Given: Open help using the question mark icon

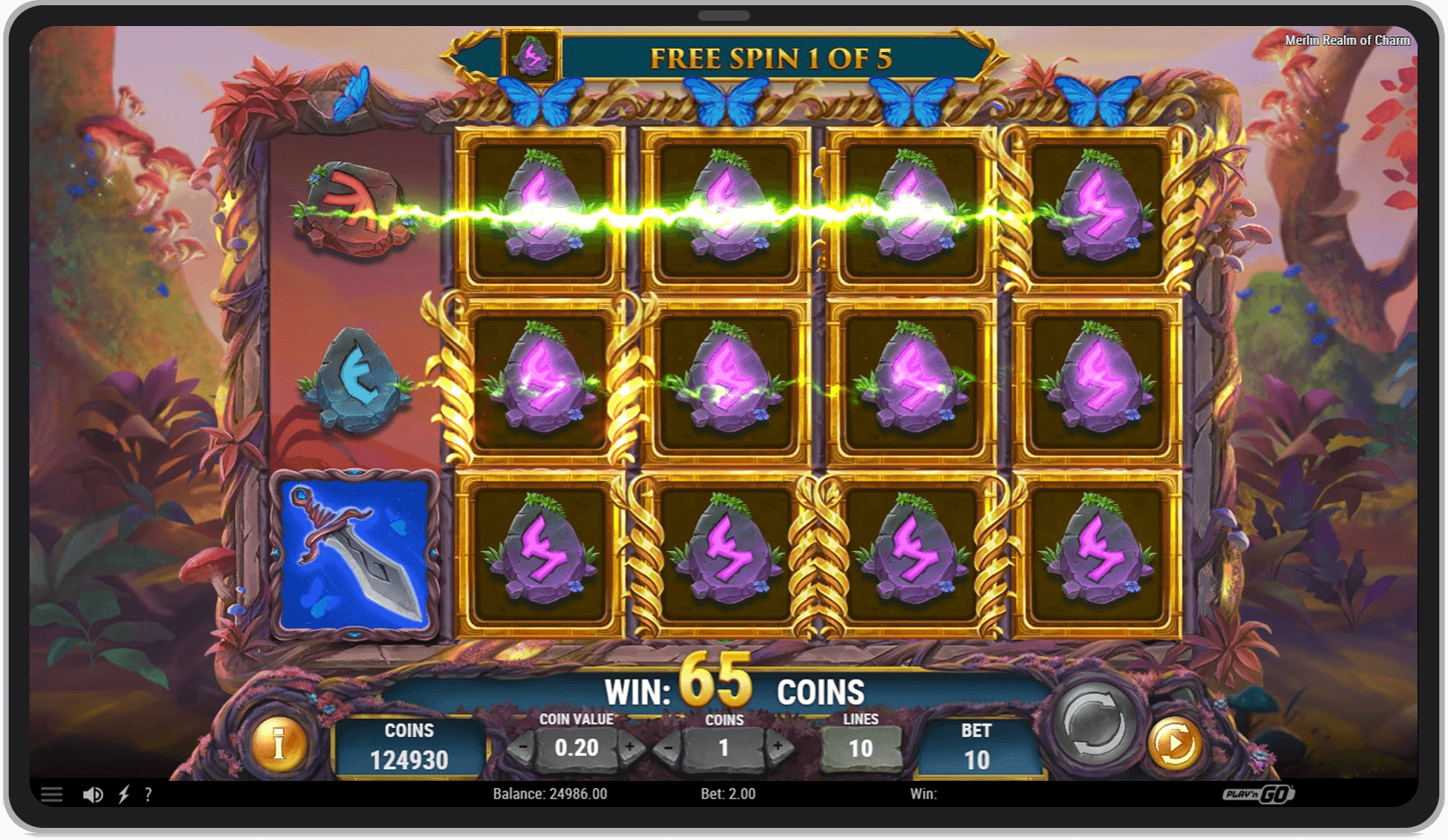Looking at the screenshot, I should (148, 793).
